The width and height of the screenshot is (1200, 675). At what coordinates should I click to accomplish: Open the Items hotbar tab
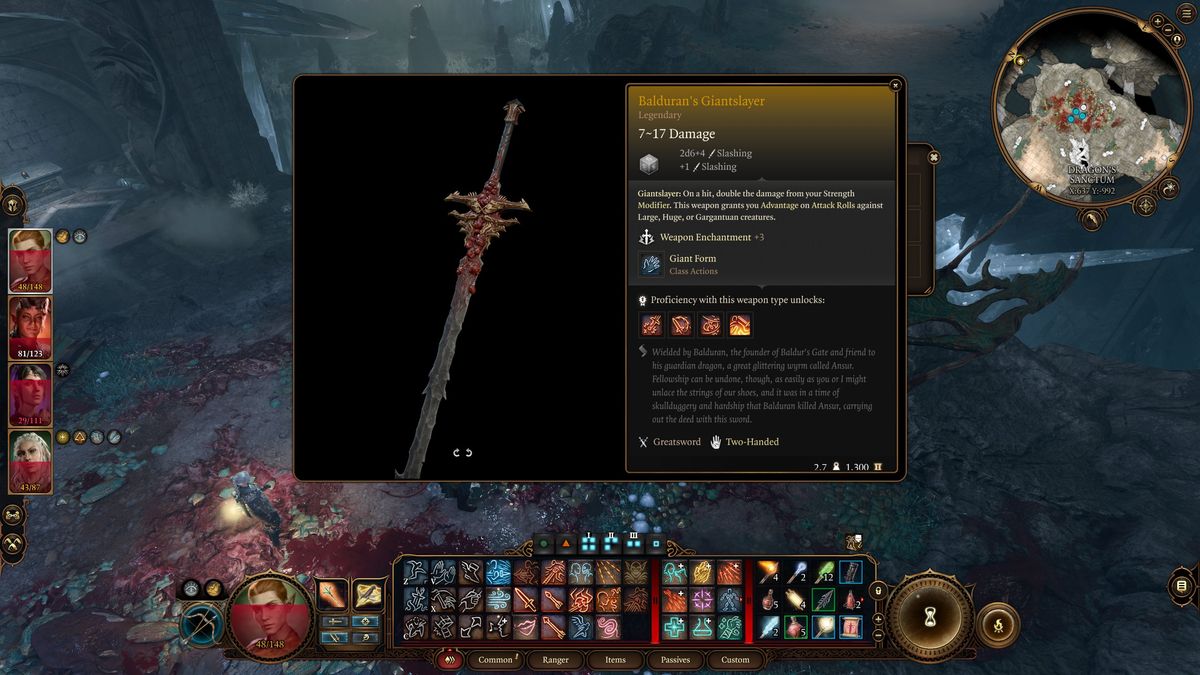pyautogui.click(x=615, y=660)
